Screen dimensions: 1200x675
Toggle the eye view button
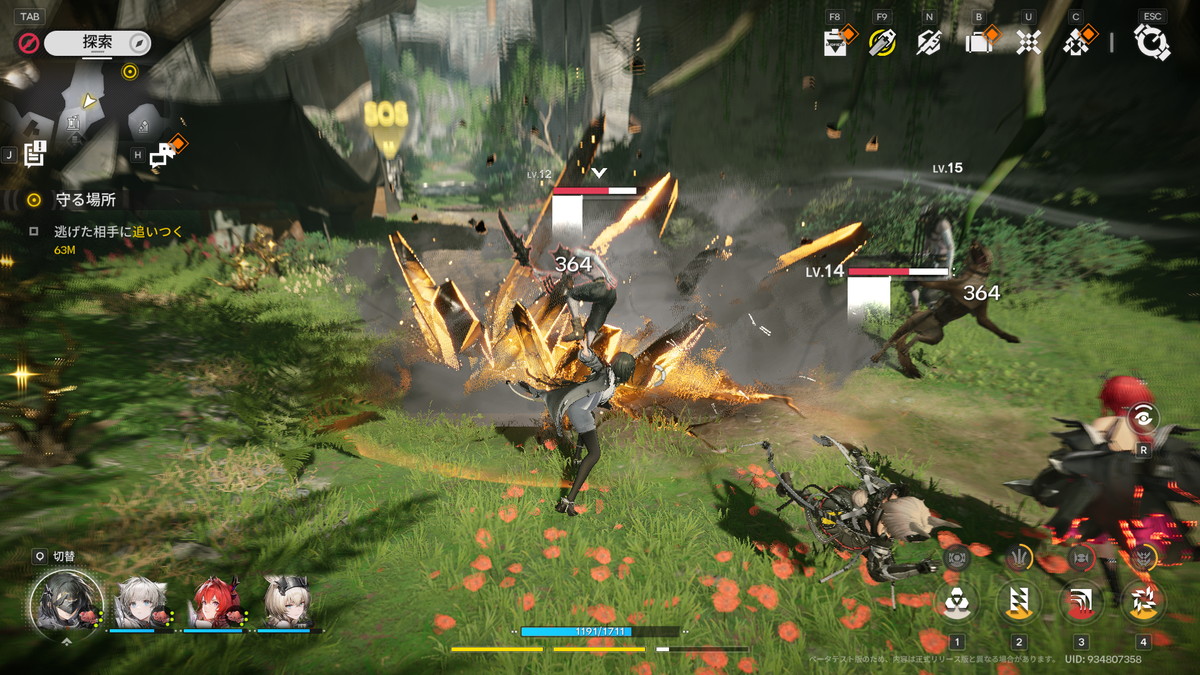(1143, 419)
